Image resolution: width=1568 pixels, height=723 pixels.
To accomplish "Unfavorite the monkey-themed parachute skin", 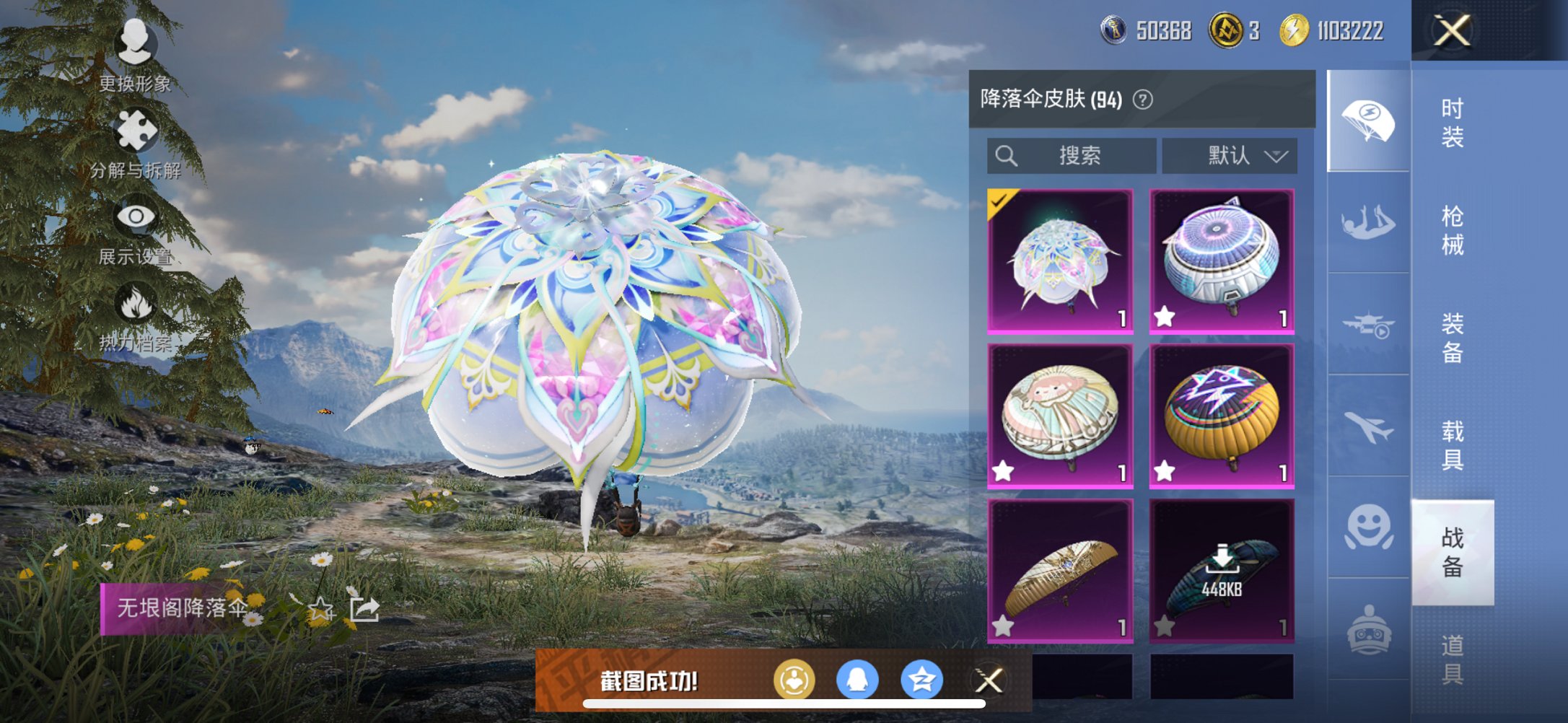I will pos(1004,473).
